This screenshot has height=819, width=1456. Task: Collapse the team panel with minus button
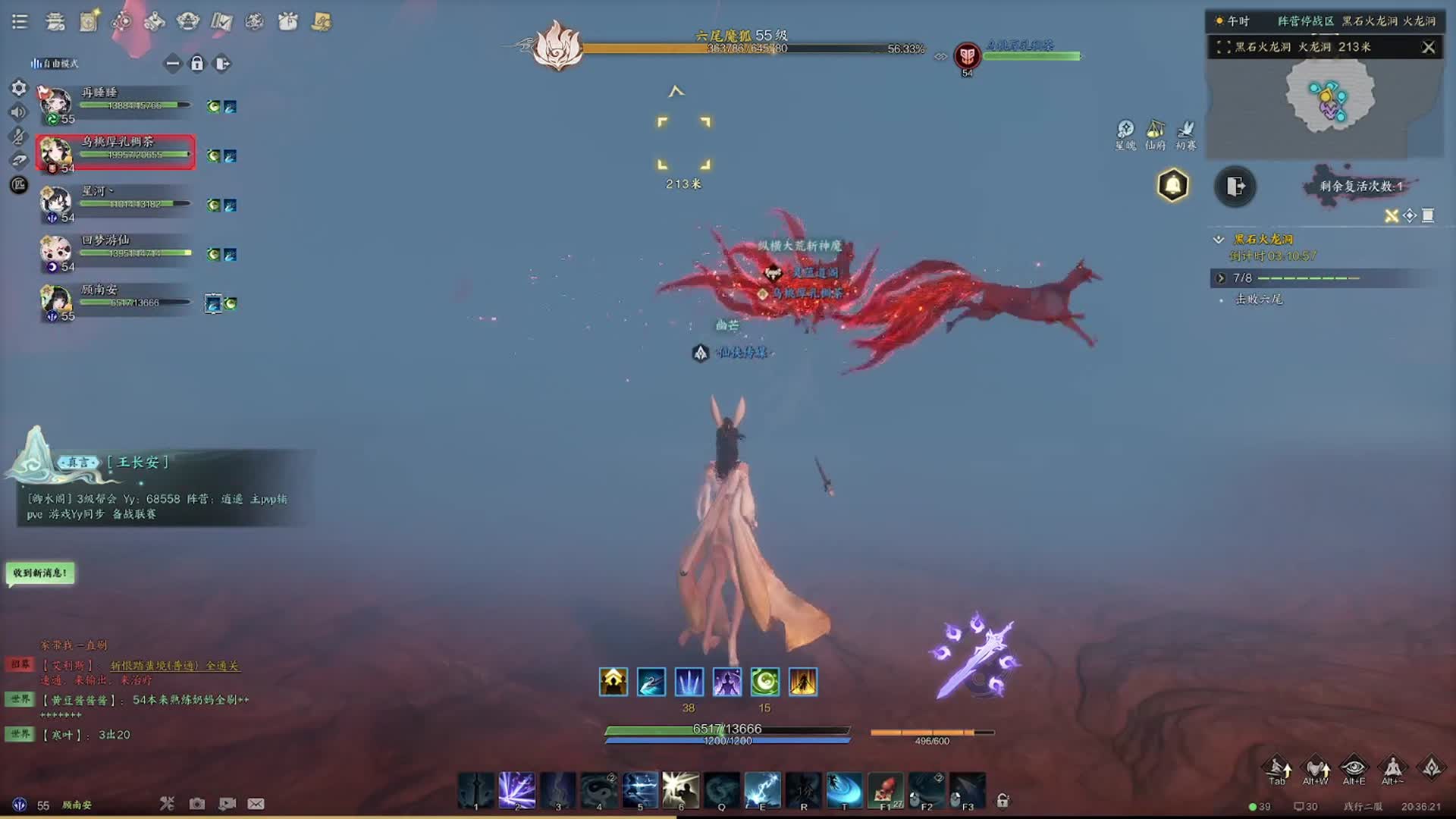point(173,64)
